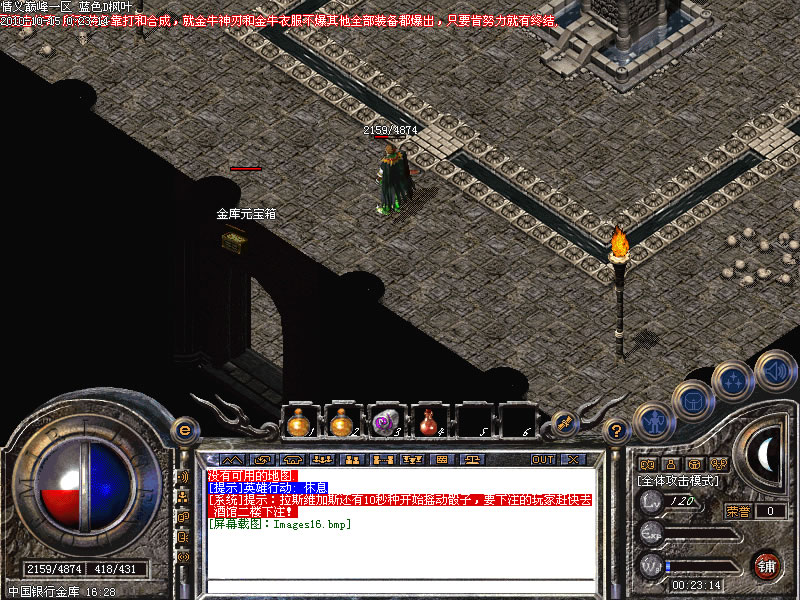Image resolution: width=800 pixels, height=600 pixels.
Task: Open the red 铺 shop button
Action: pyautogui.click(x=767, y=566)
